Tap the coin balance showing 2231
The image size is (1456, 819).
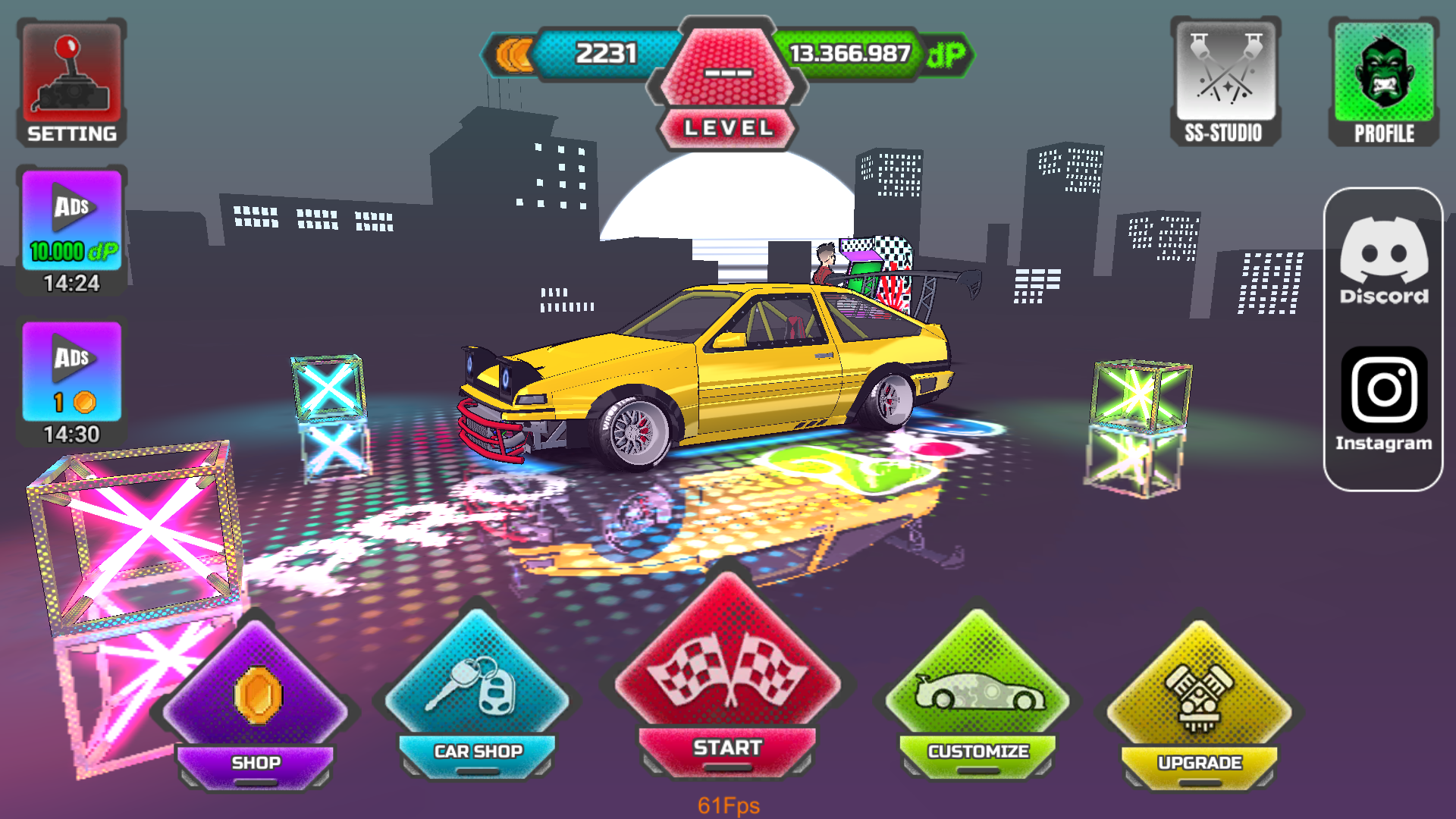coord(607,53)
